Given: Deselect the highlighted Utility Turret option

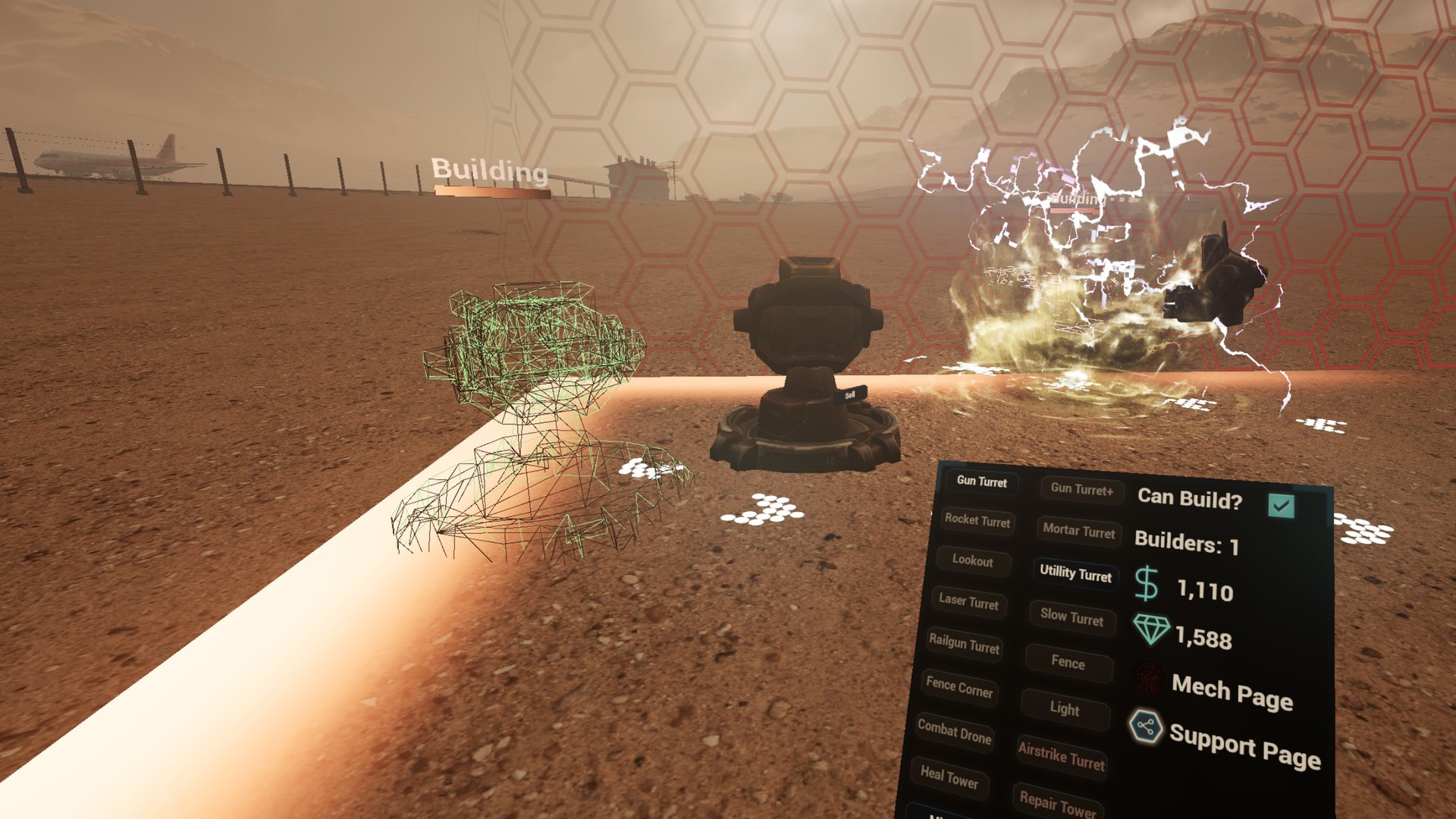Looking at the screenshot, I should 1076,576.
